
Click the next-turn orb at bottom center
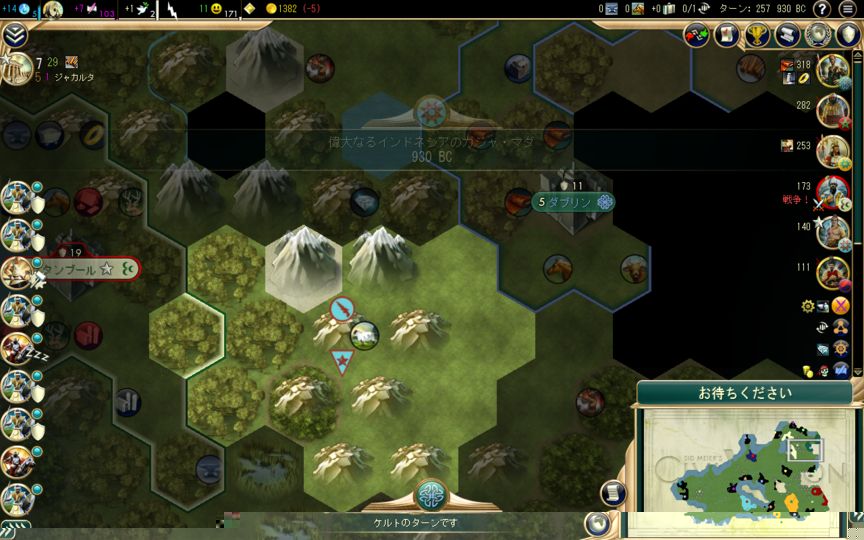coord(431,496)
